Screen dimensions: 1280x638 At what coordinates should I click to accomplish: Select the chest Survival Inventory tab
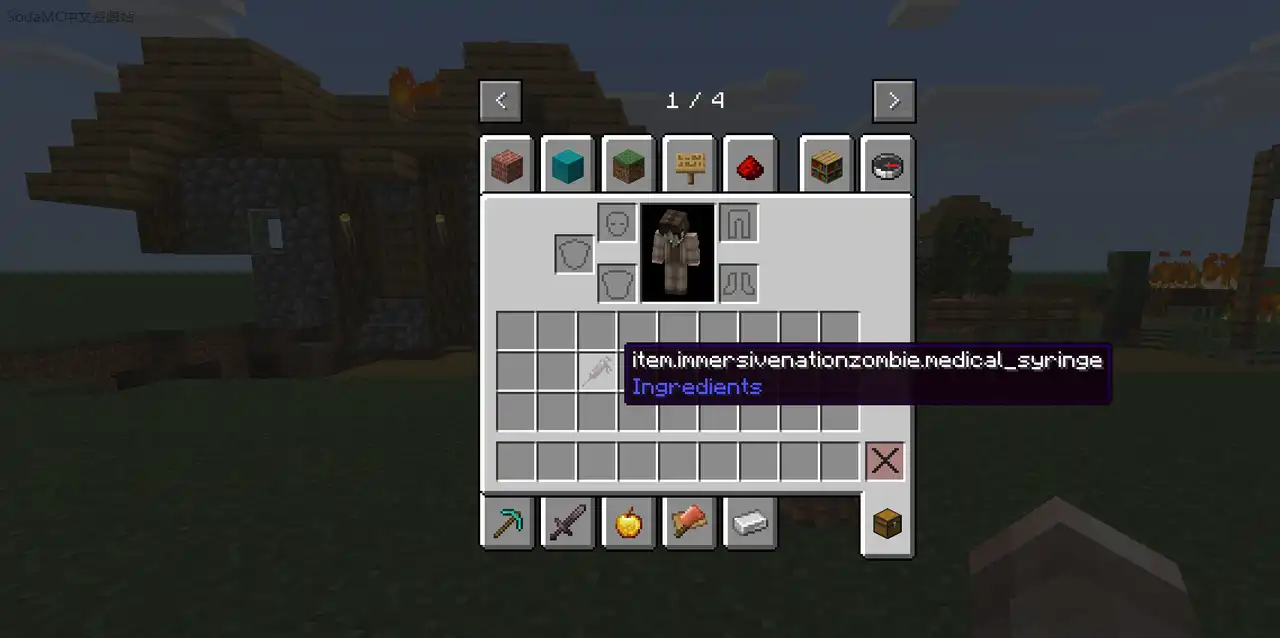[x=887, y=523]
